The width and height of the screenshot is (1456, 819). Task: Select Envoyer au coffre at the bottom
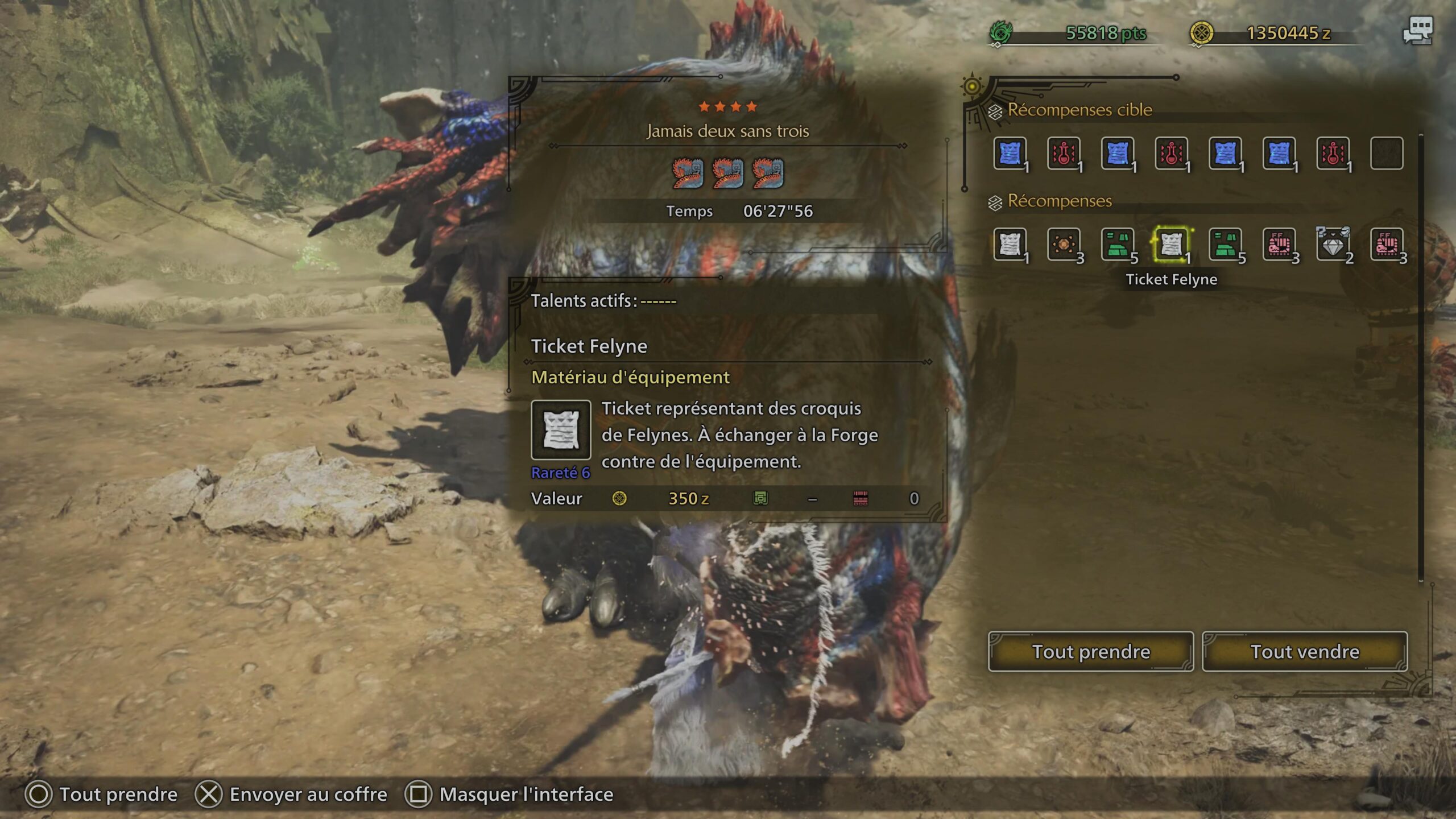tap(307, 793)
